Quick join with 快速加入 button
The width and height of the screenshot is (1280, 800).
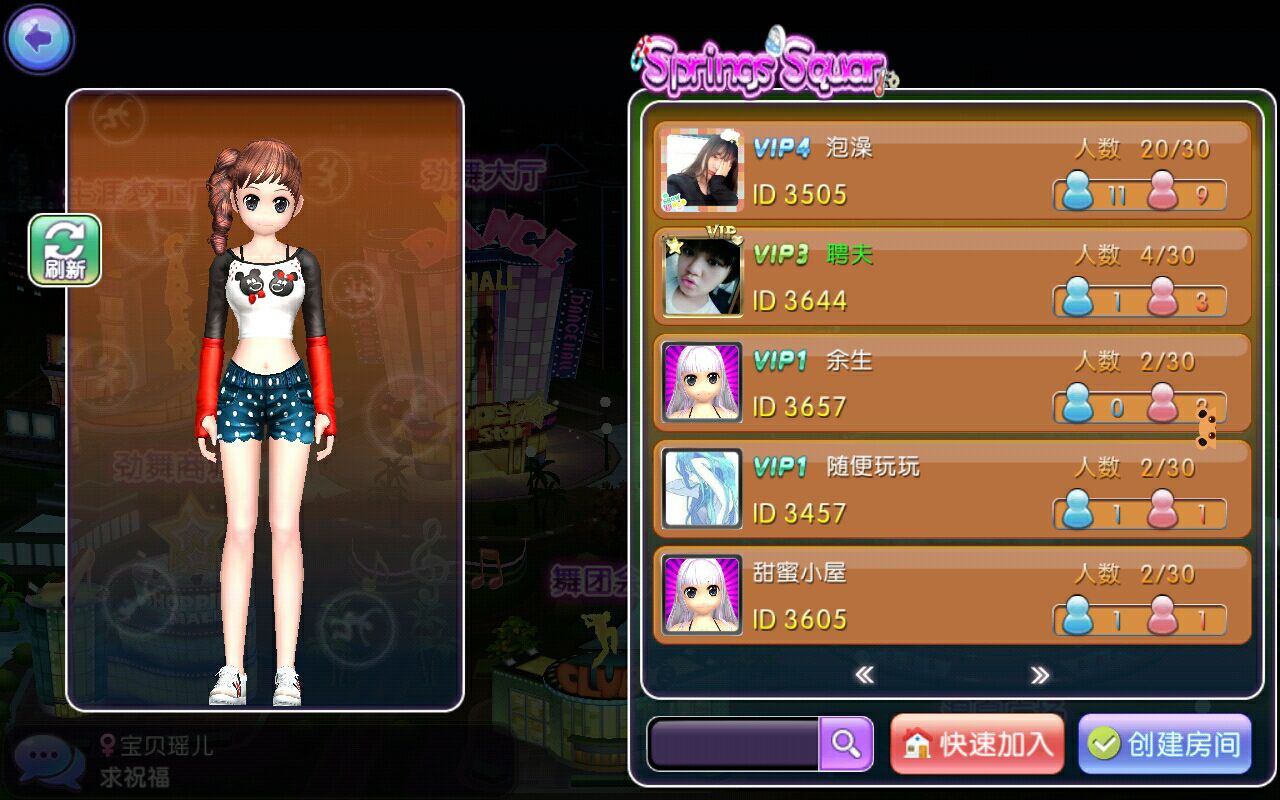click(977, 744)
